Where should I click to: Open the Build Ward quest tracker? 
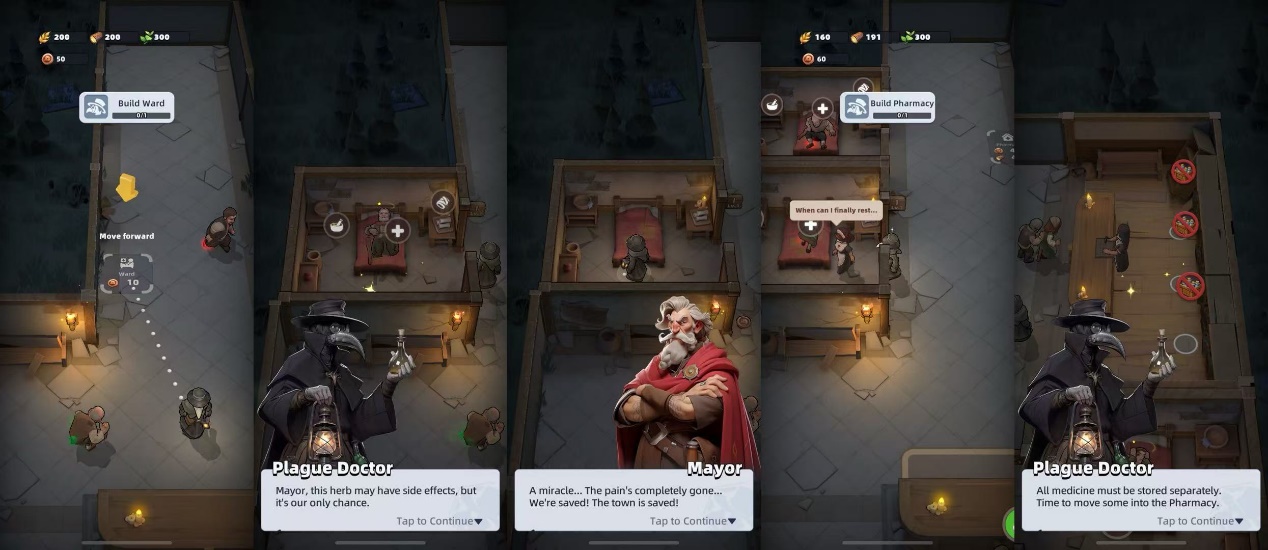coord(127,107)
